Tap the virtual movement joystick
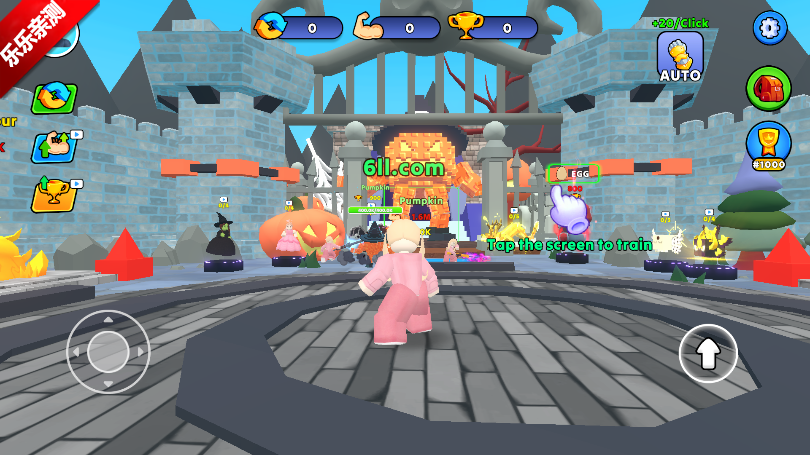Image resolution: width=810 pixels, height=455 pixels. tap(108, 351)
